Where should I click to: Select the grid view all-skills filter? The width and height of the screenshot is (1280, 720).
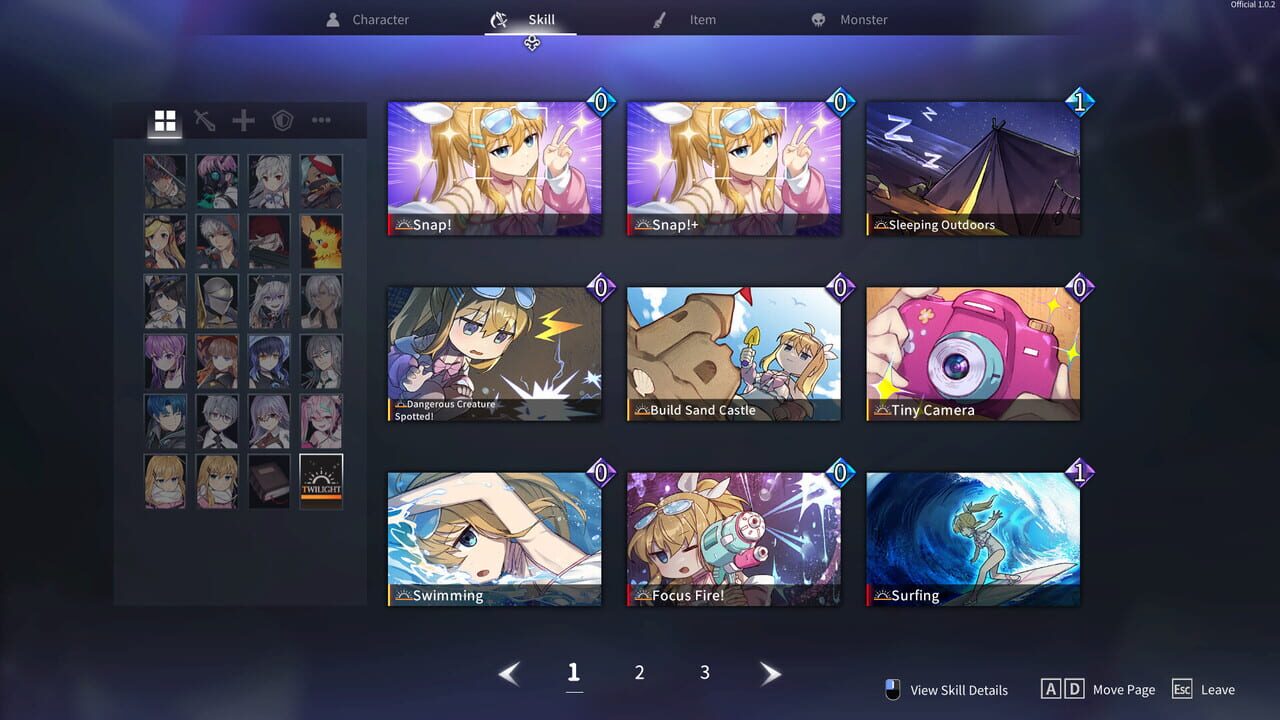click(164, 121)
